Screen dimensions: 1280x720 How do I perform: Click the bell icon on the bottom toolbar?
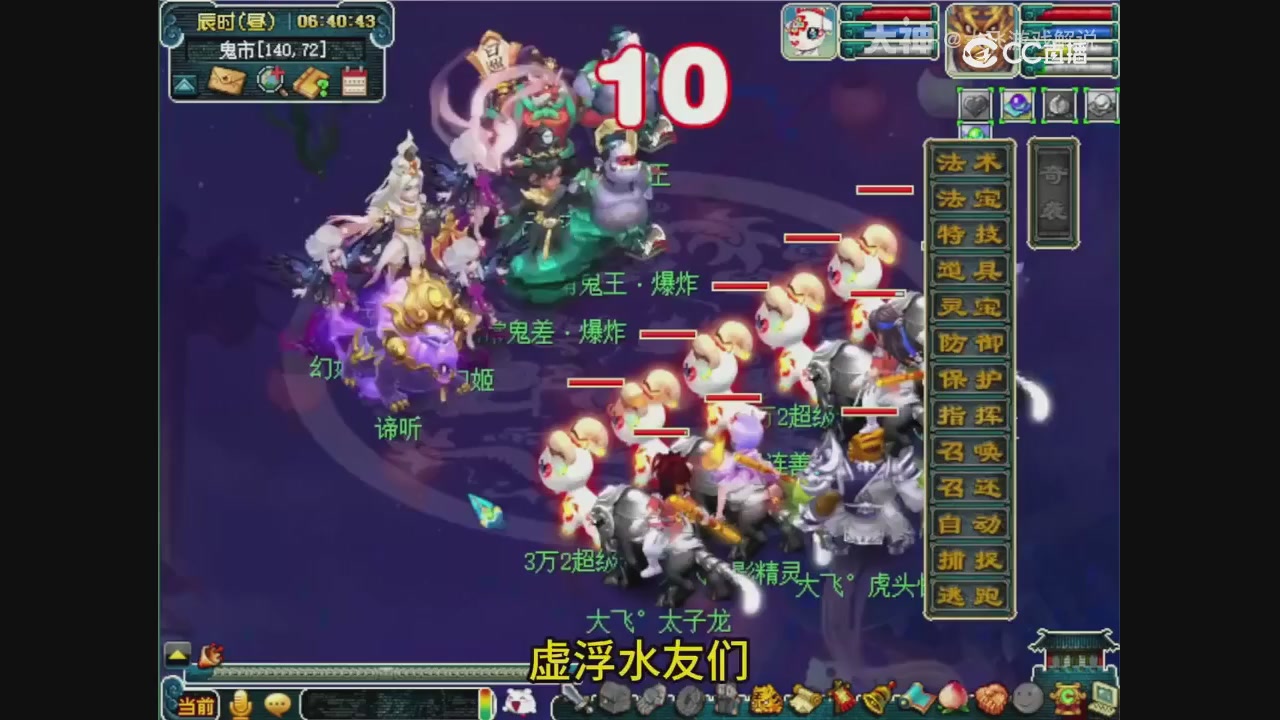(876, 700)
